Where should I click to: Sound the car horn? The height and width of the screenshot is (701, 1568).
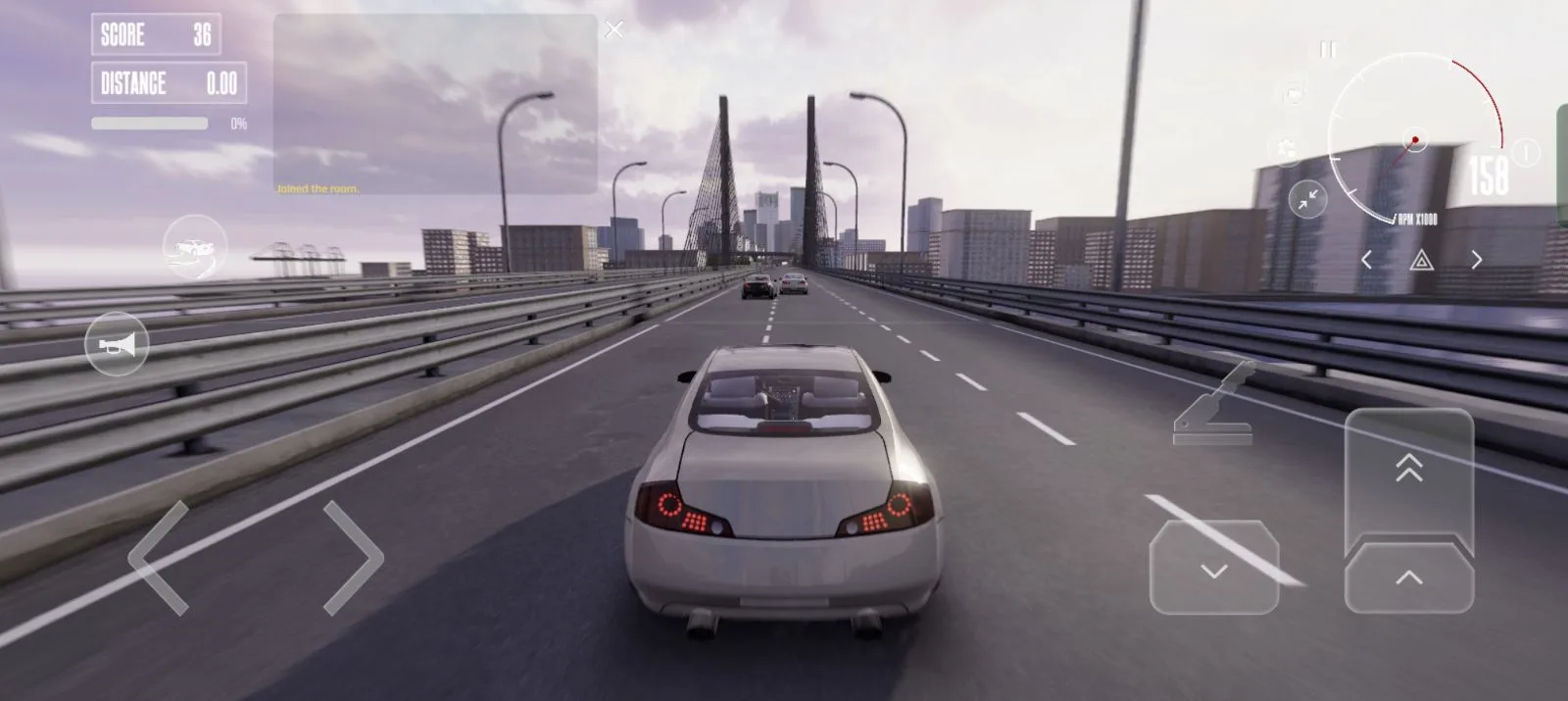(117, 344)
